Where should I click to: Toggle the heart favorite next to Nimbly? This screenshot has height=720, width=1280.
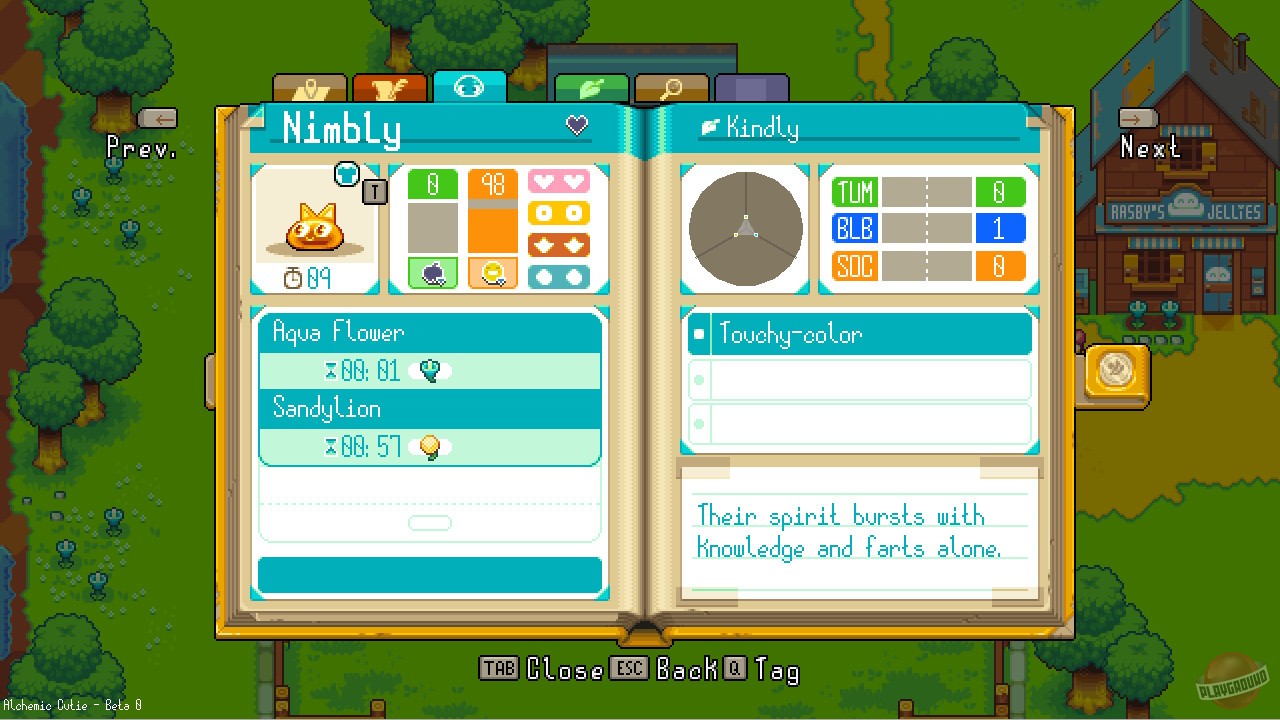(x=575, y=126)
